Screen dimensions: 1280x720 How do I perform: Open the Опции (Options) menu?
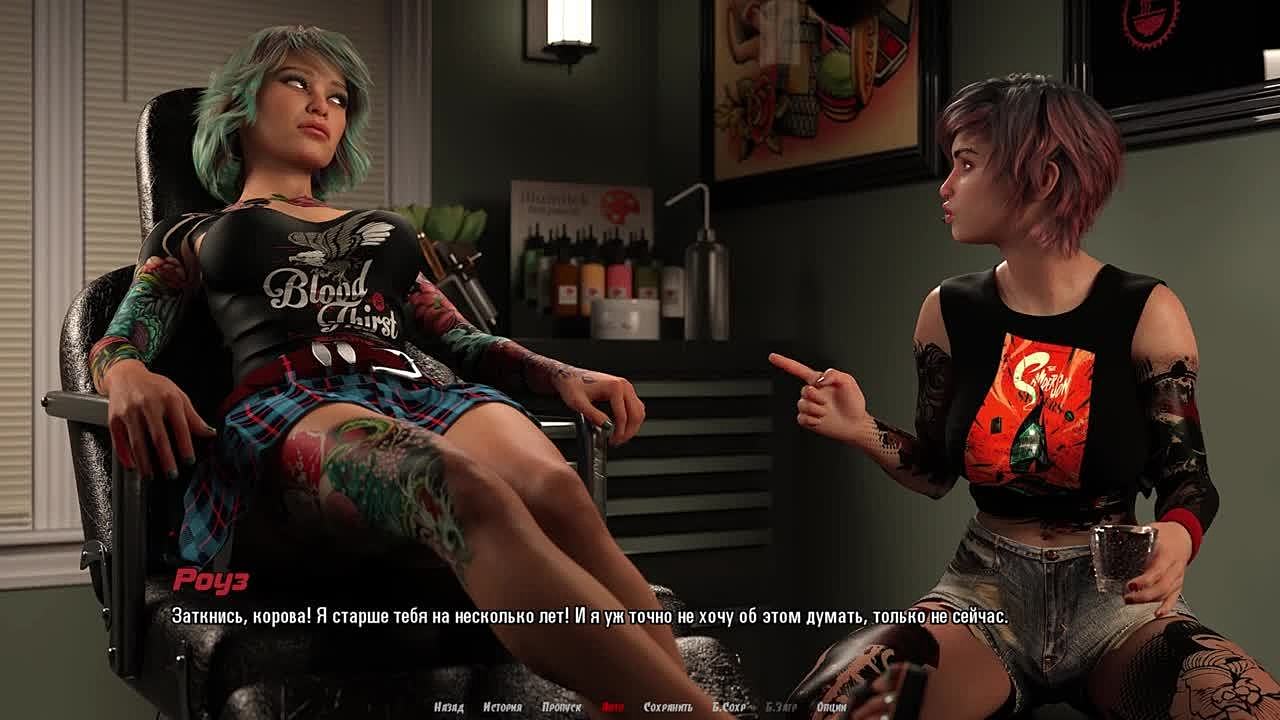(831, 707)
